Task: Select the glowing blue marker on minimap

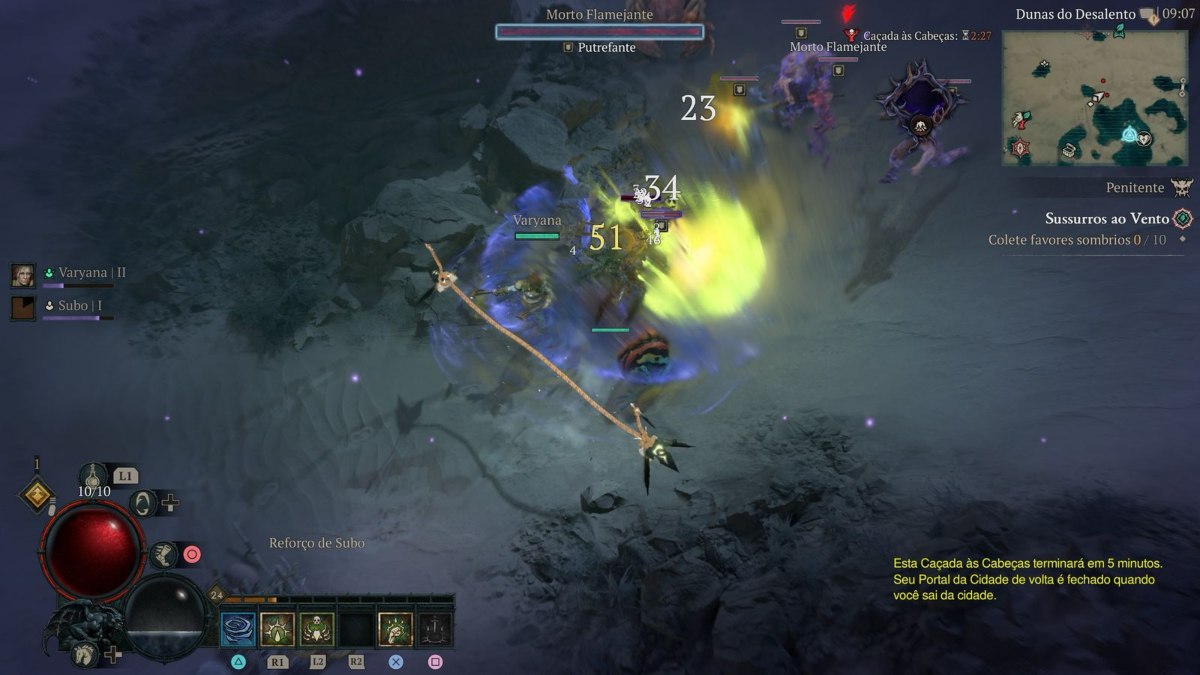Action: pyautogui.click(x=1130, y=134)
